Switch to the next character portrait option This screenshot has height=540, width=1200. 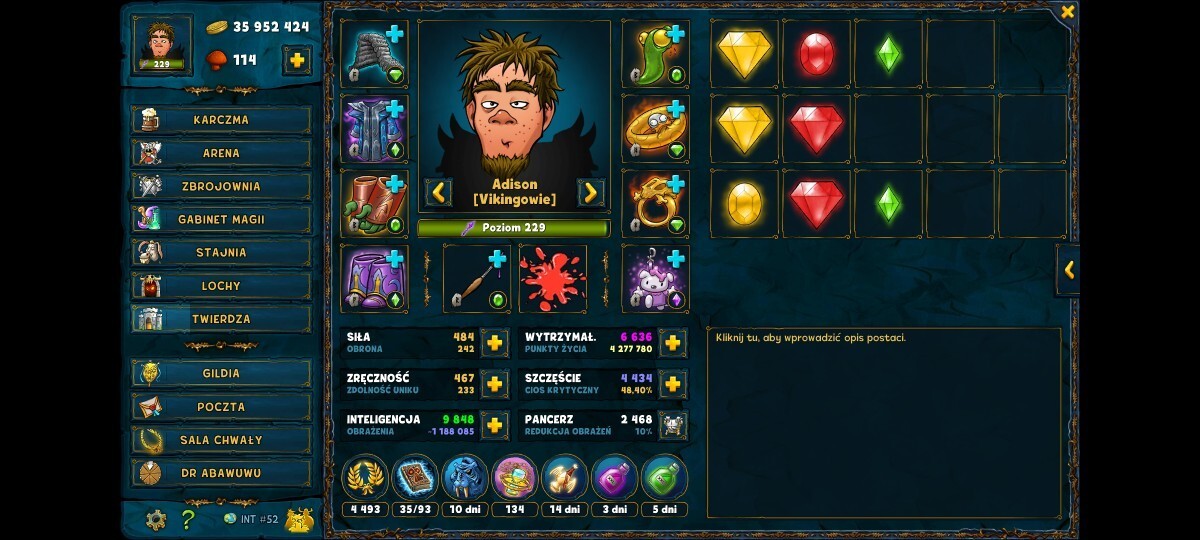[x=591, y=192]
